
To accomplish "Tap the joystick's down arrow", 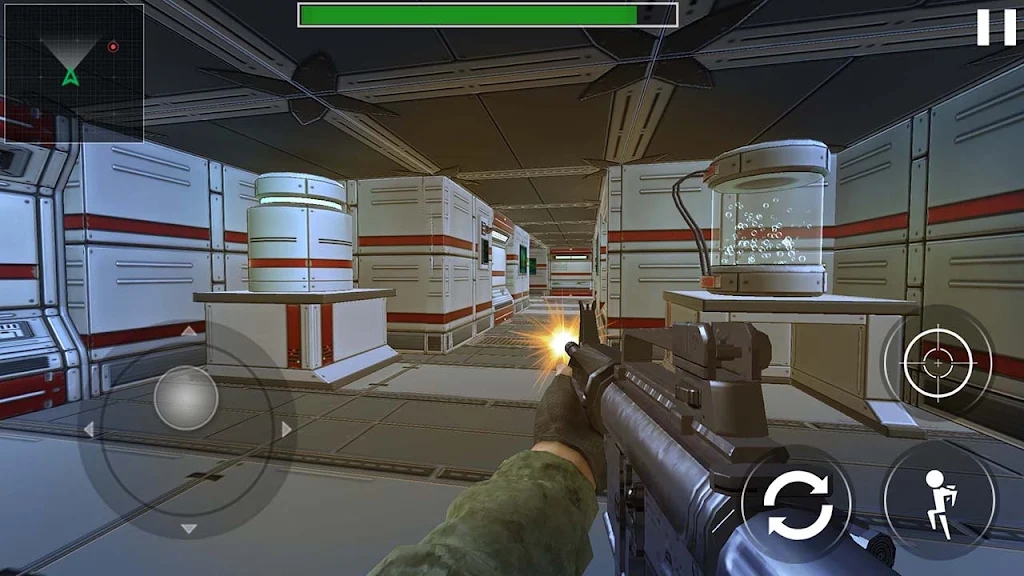I will coord(188,528).
